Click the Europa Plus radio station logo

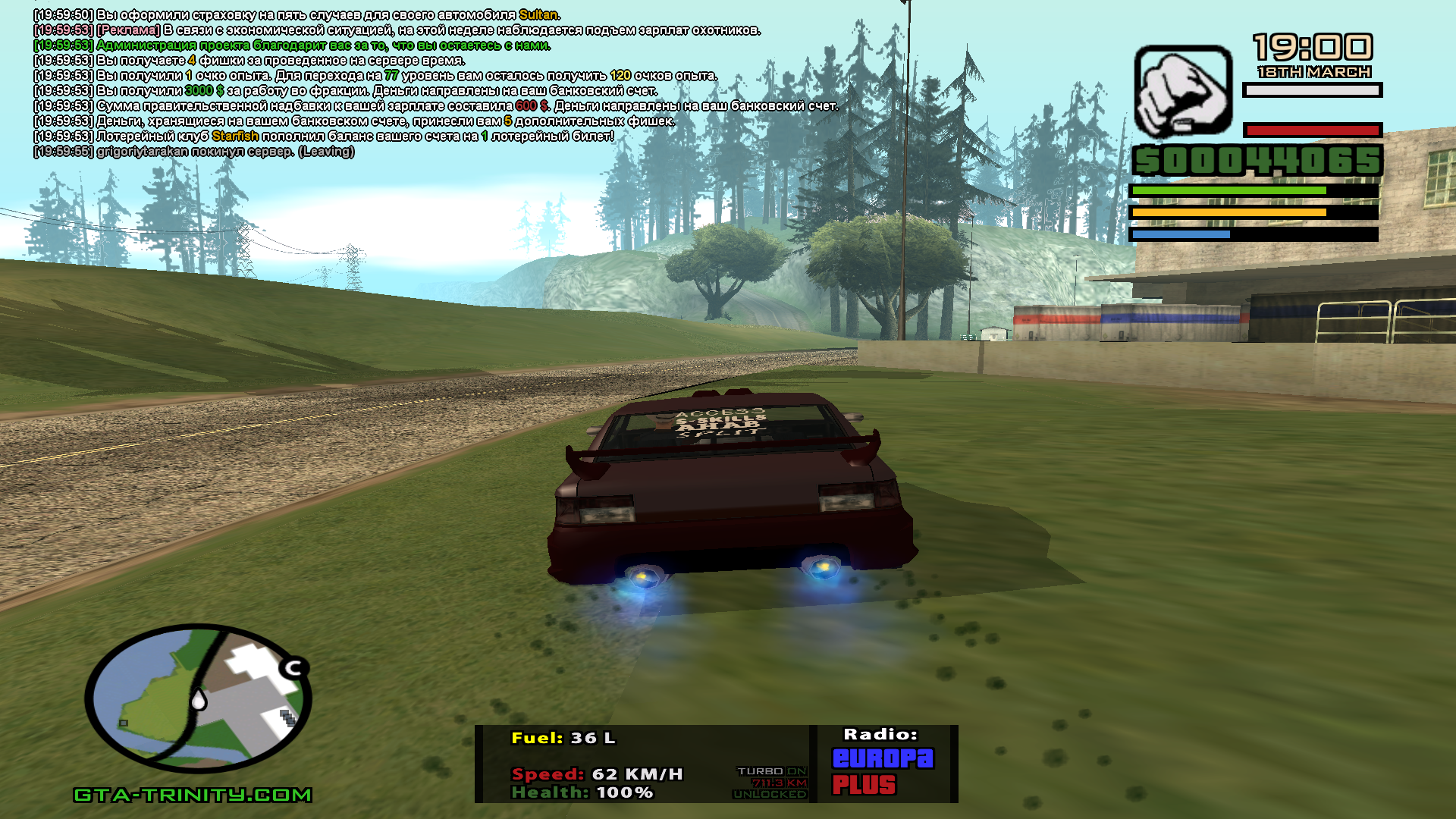[883, 771]
